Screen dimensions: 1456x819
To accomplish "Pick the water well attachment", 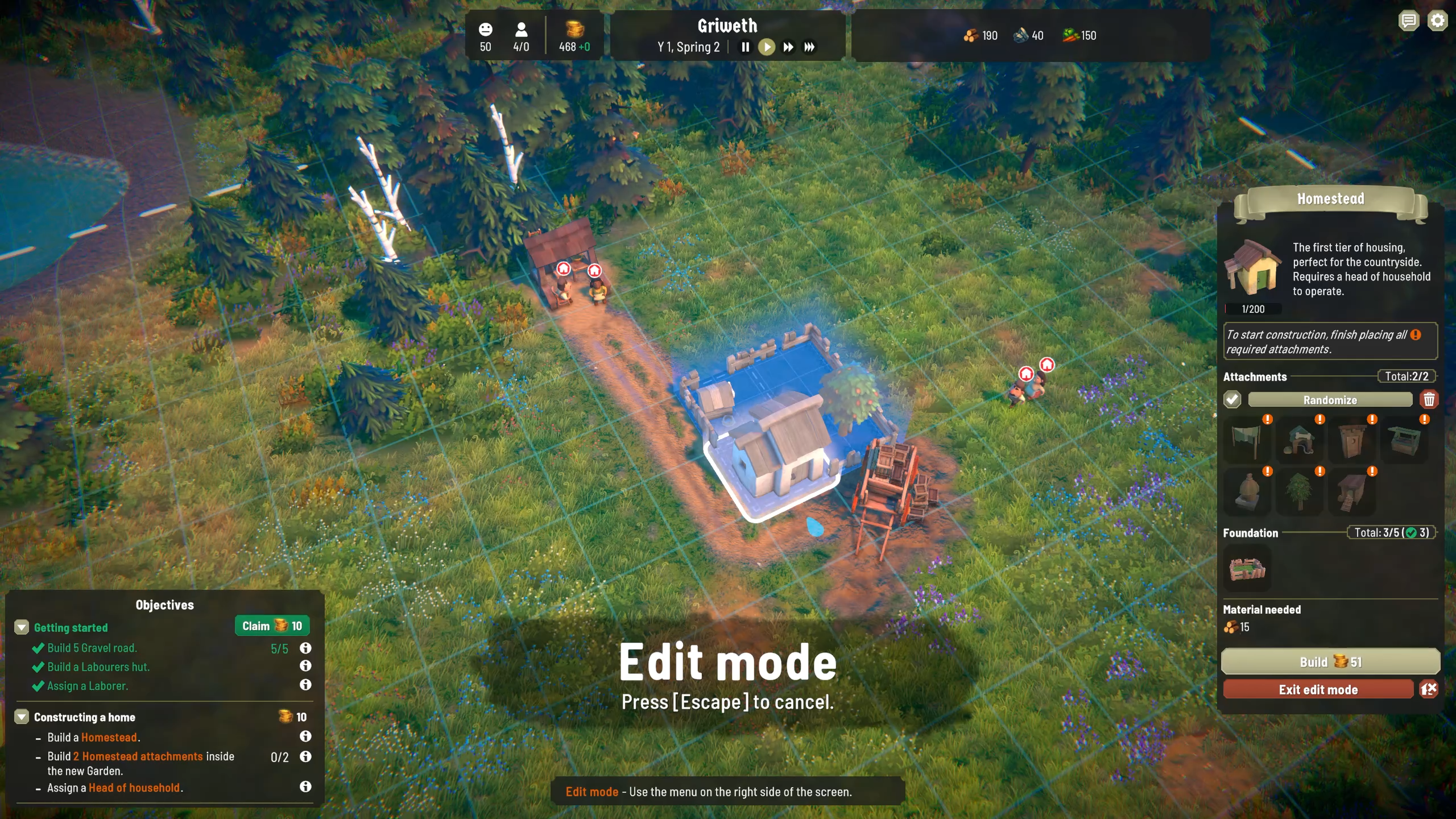I will coord(1404,441).
